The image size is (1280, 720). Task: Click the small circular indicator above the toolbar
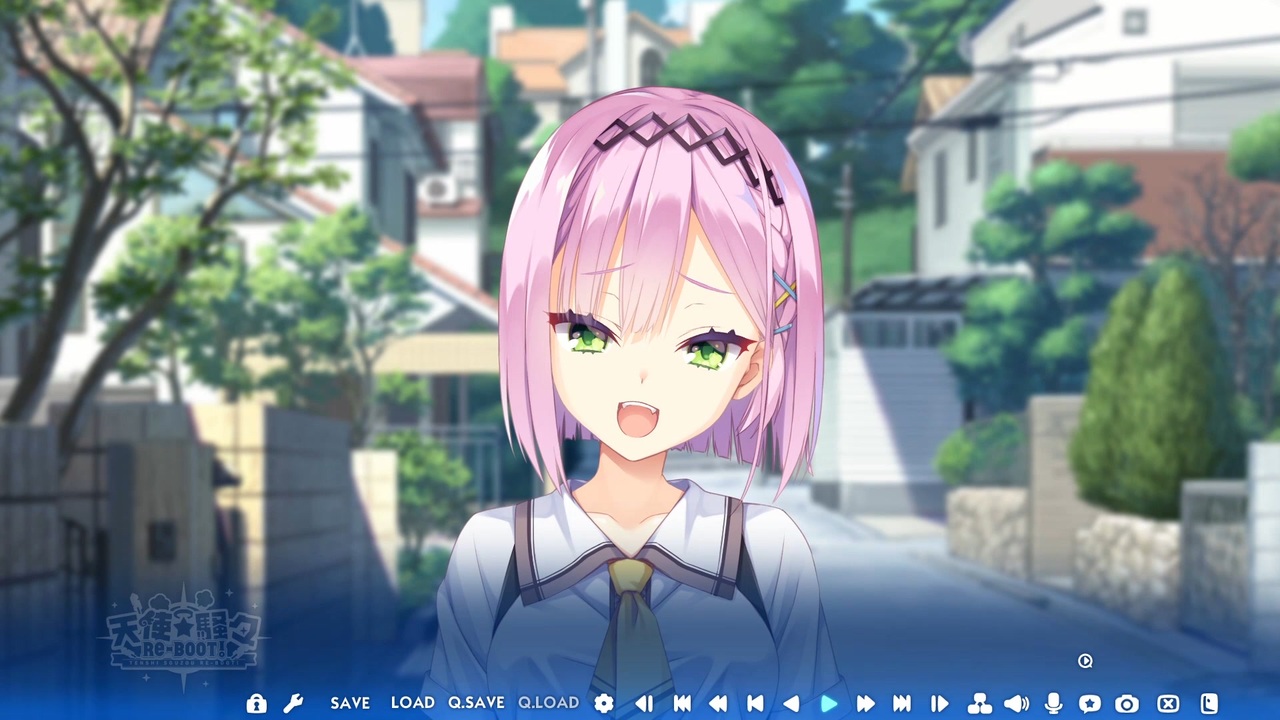1085,661
